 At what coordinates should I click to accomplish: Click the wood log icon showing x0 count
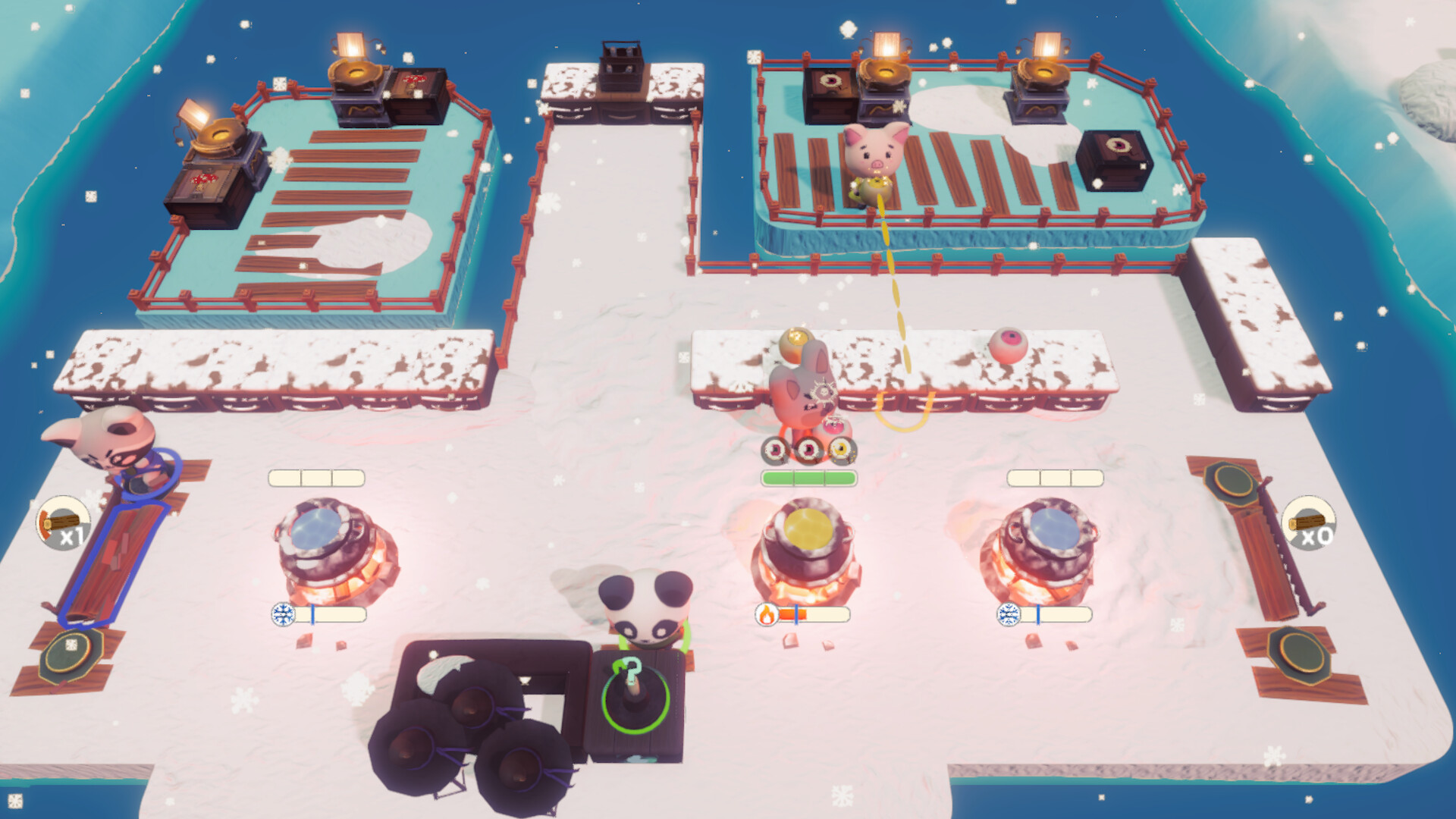coord(1309,523)
